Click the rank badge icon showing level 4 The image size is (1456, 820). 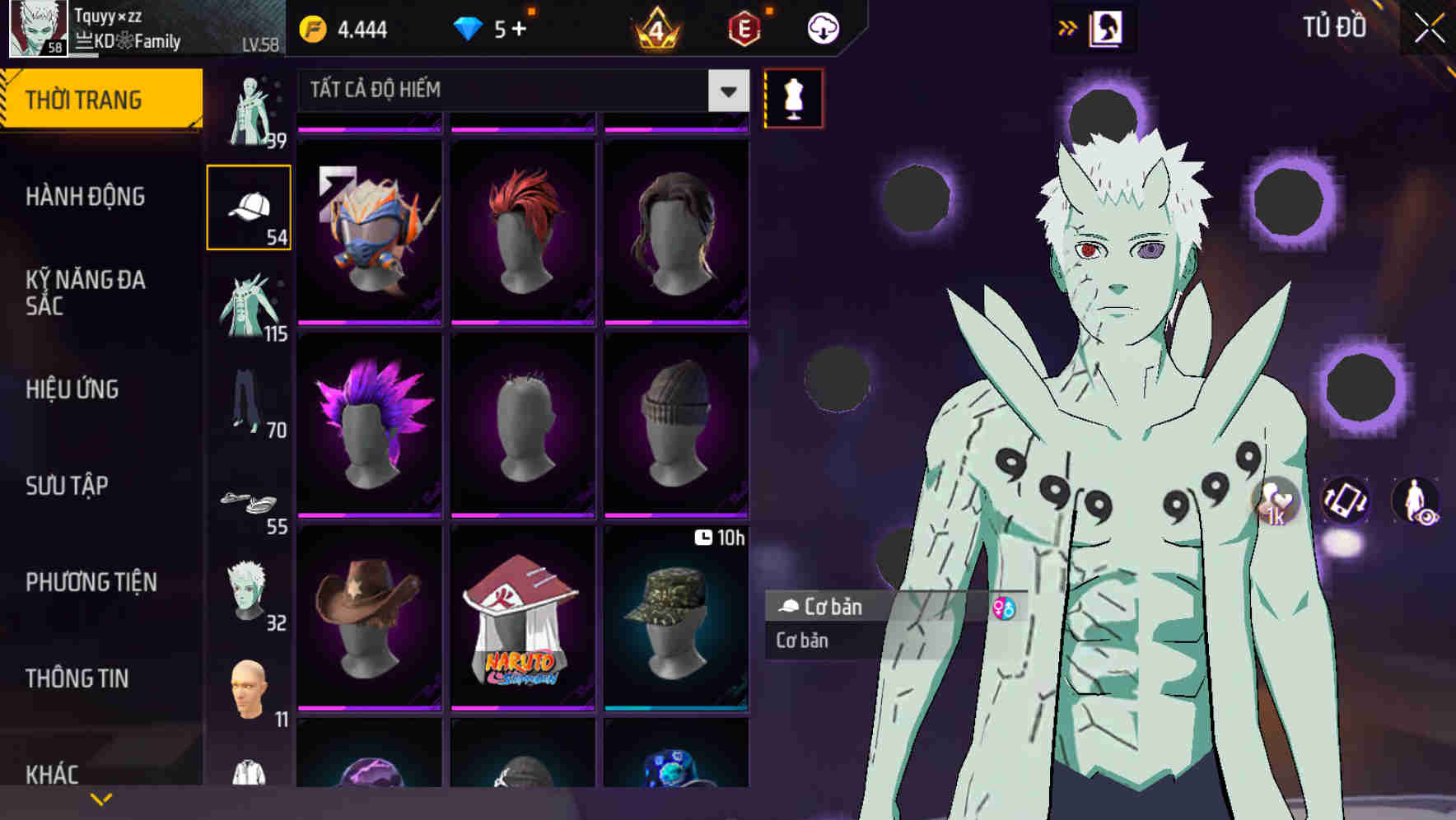[658, 26]
